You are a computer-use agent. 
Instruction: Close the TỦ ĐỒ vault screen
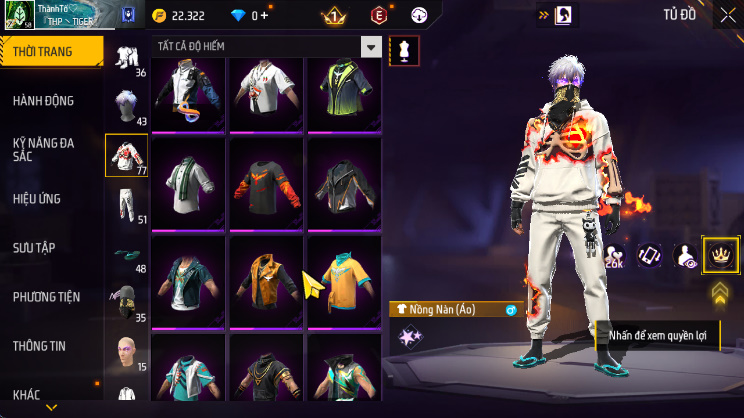(x=727, y=15)
